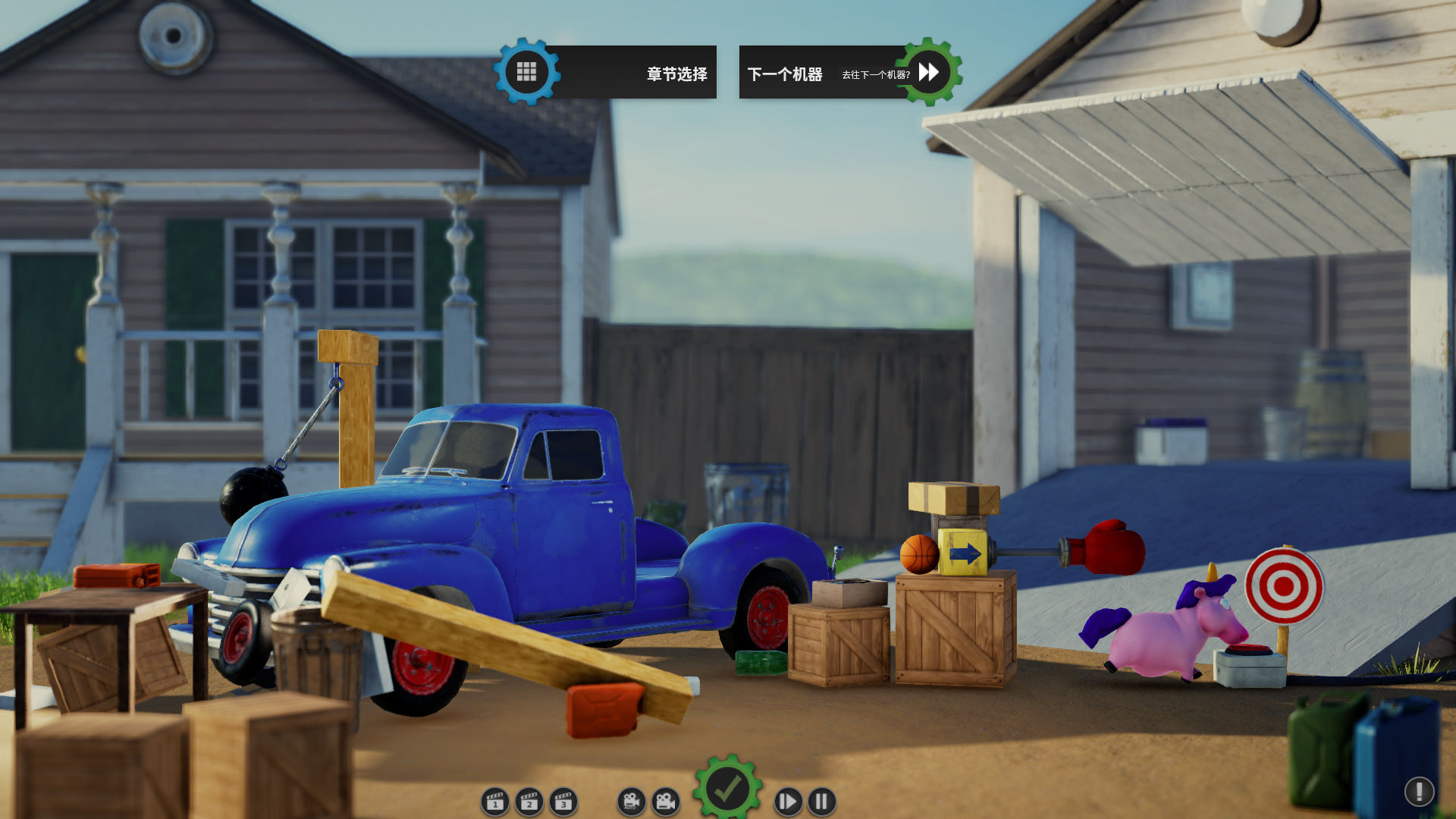Image resolution: width=1456 pixels, height=819 pixels.
Task: Switch to the manual film camera
Action: coord(665,801)
